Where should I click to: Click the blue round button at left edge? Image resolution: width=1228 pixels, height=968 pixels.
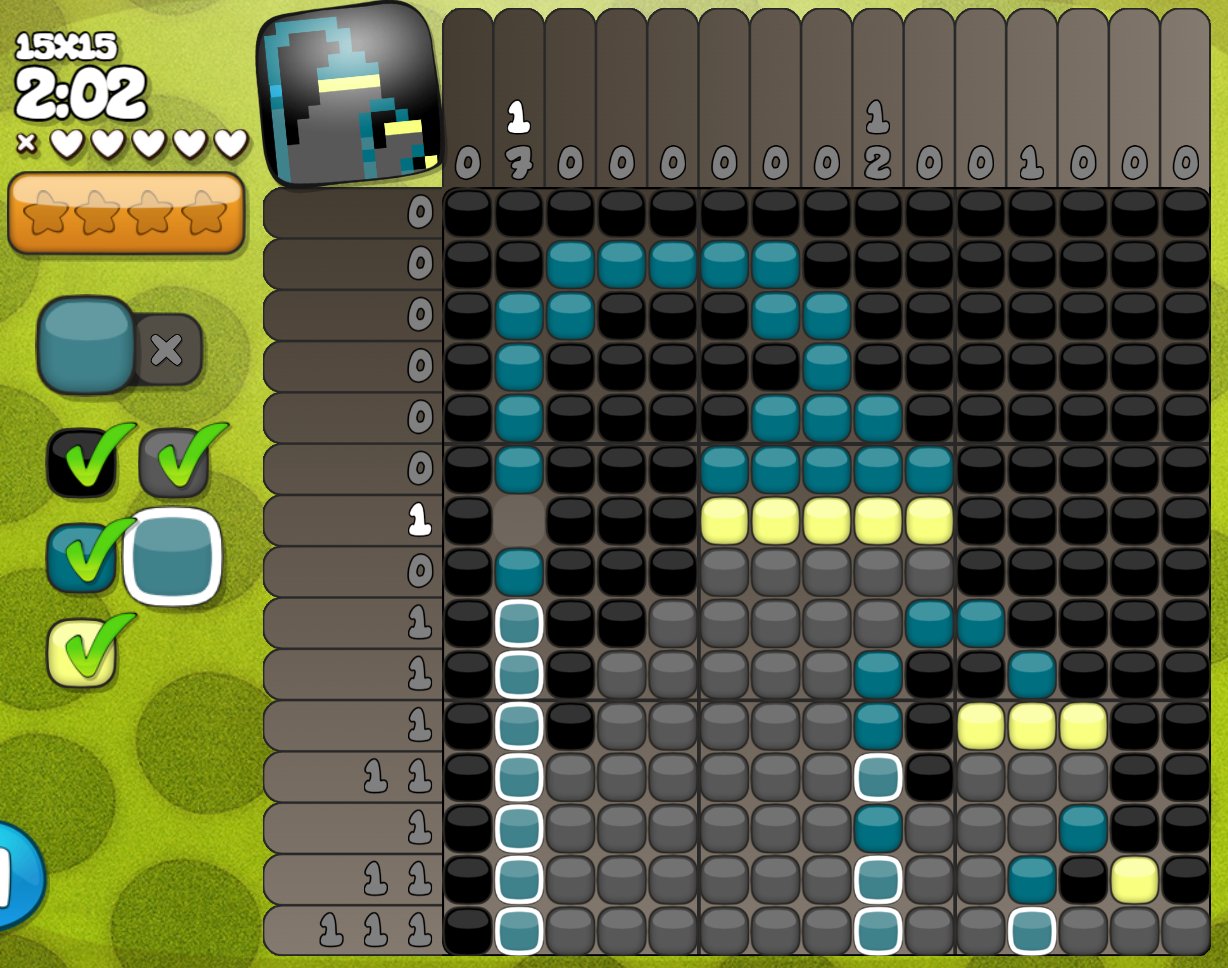point(16,875)
